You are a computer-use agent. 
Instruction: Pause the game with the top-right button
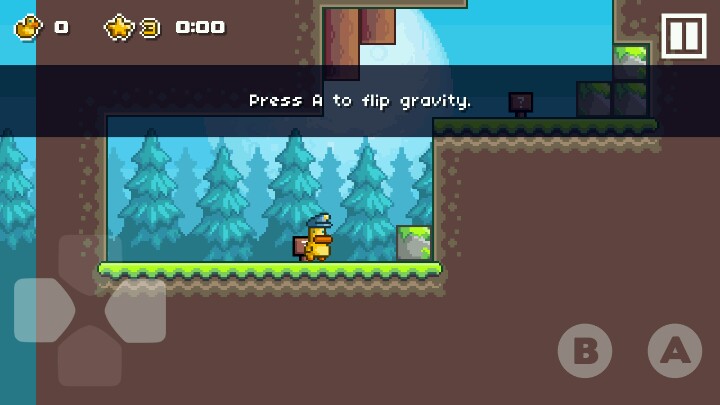click(x=685, y=37)
